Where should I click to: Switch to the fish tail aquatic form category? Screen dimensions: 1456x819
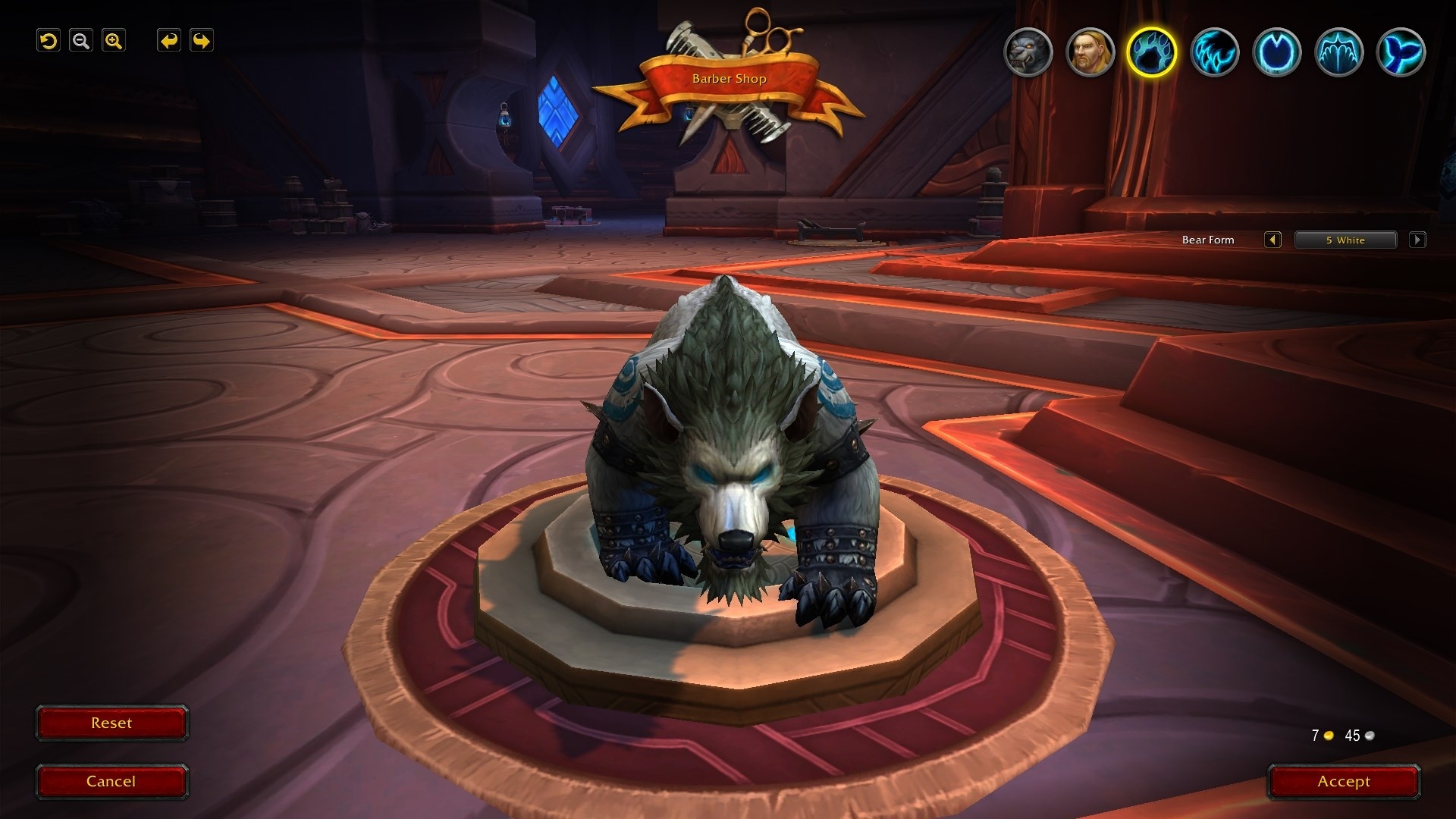(x=1401, y=52)
